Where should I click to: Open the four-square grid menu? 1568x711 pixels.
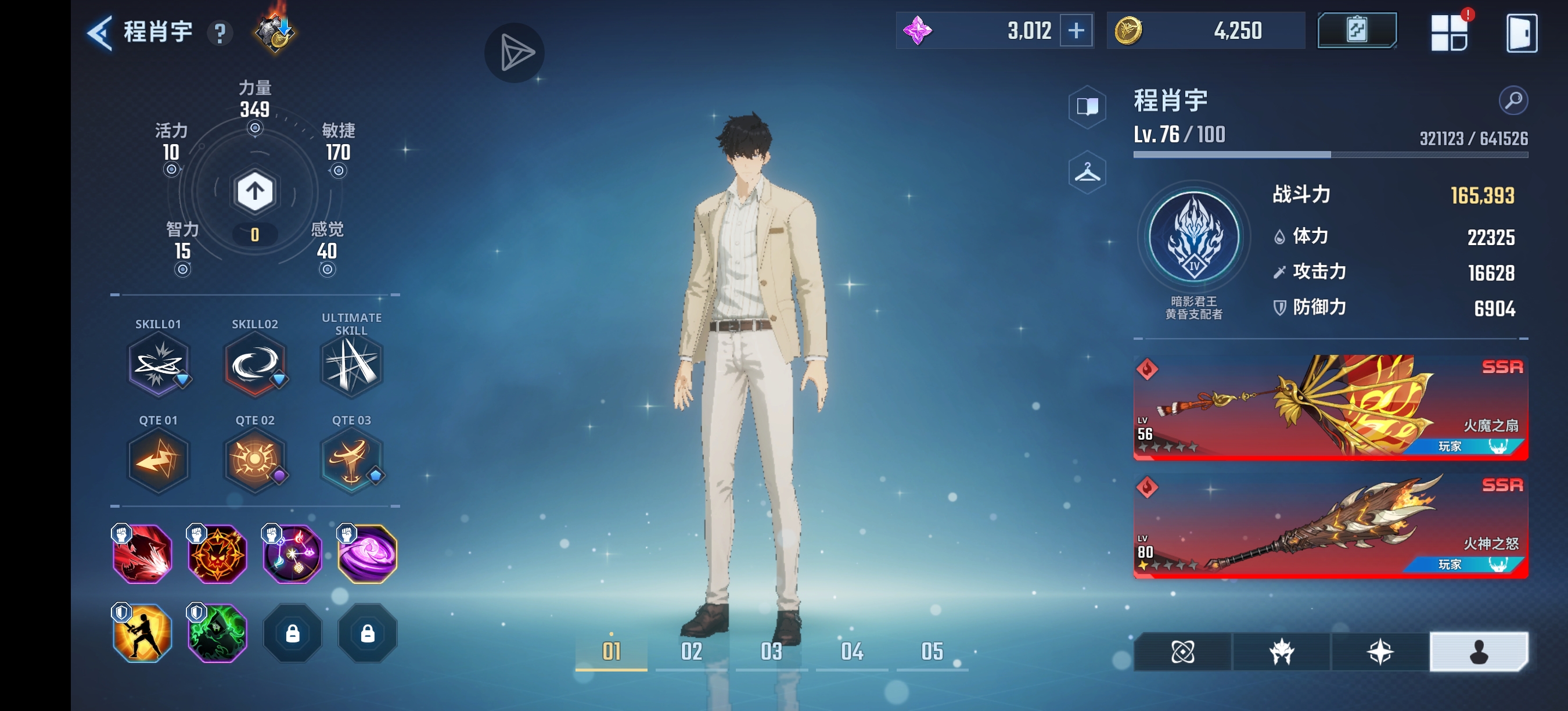coord(1449,33)
